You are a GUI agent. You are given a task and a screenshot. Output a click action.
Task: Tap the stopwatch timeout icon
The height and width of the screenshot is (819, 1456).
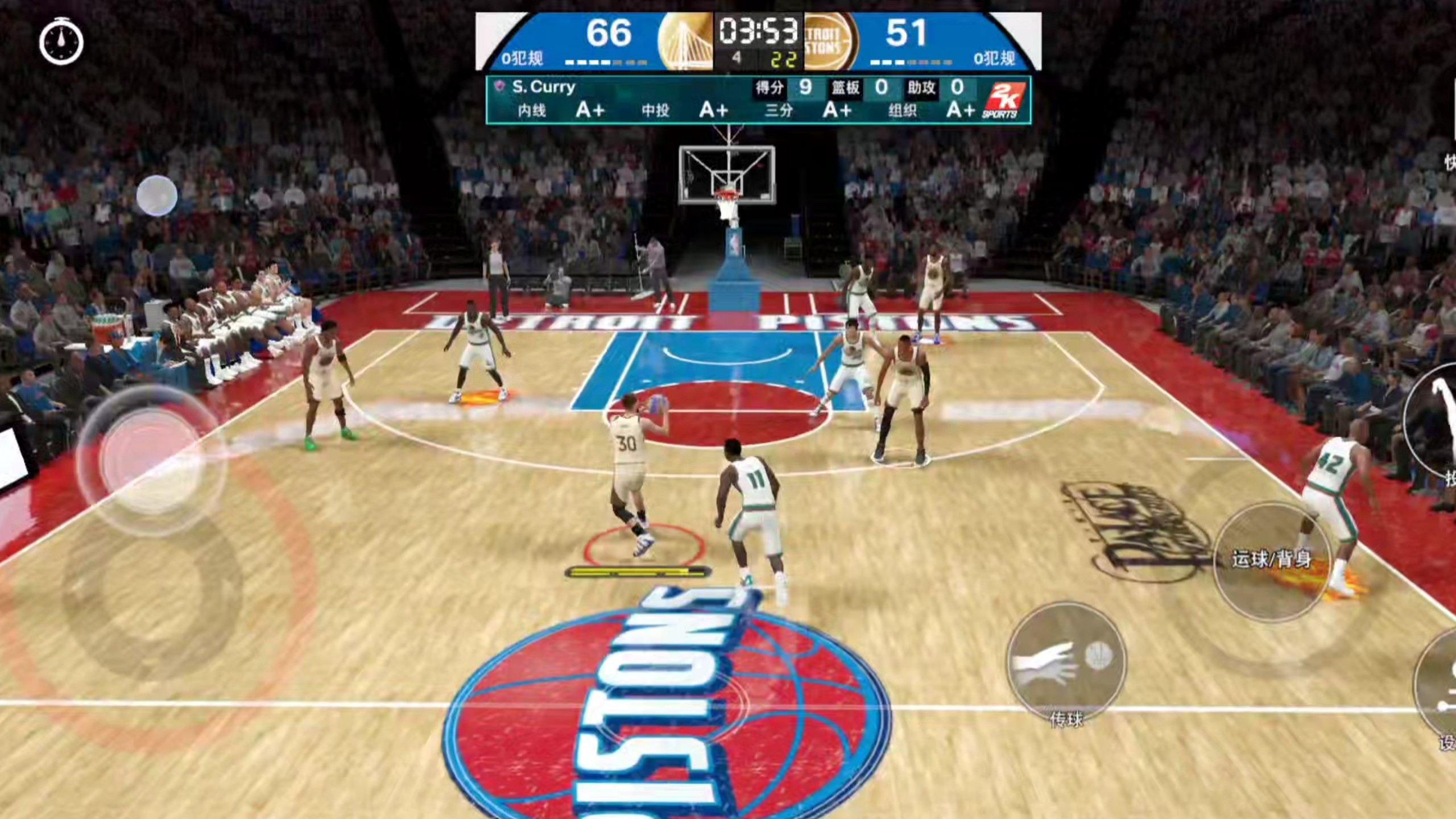61,42
